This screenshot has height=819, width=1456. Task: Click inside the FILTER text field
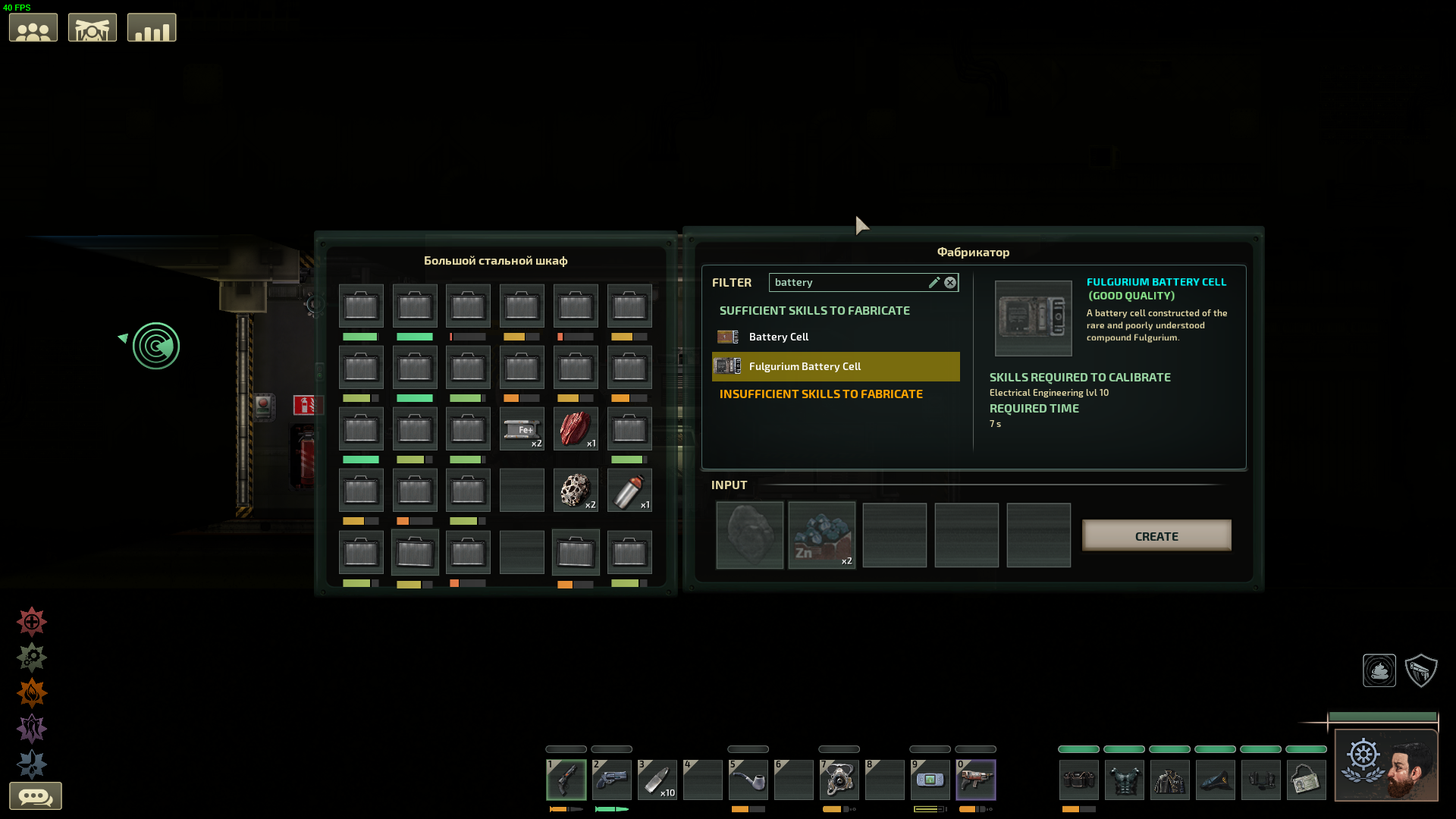point(849,282)
